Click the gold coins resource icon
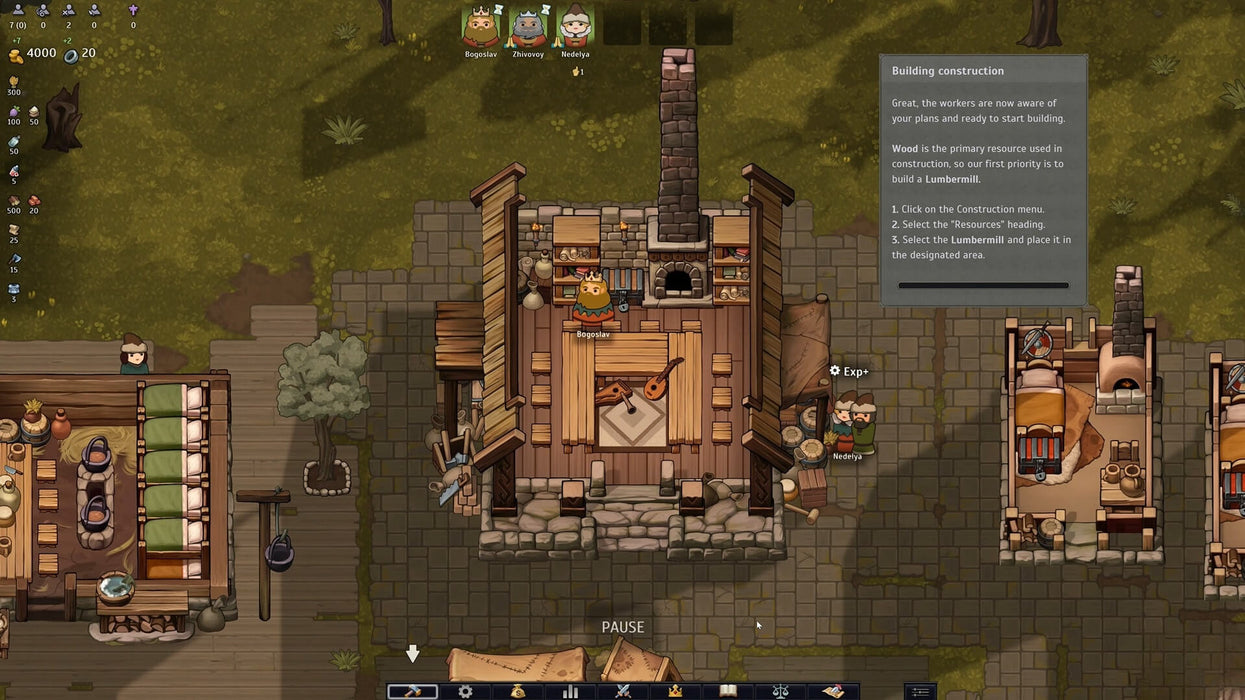This screenshot has height=700, width=1245. (15, 54)
